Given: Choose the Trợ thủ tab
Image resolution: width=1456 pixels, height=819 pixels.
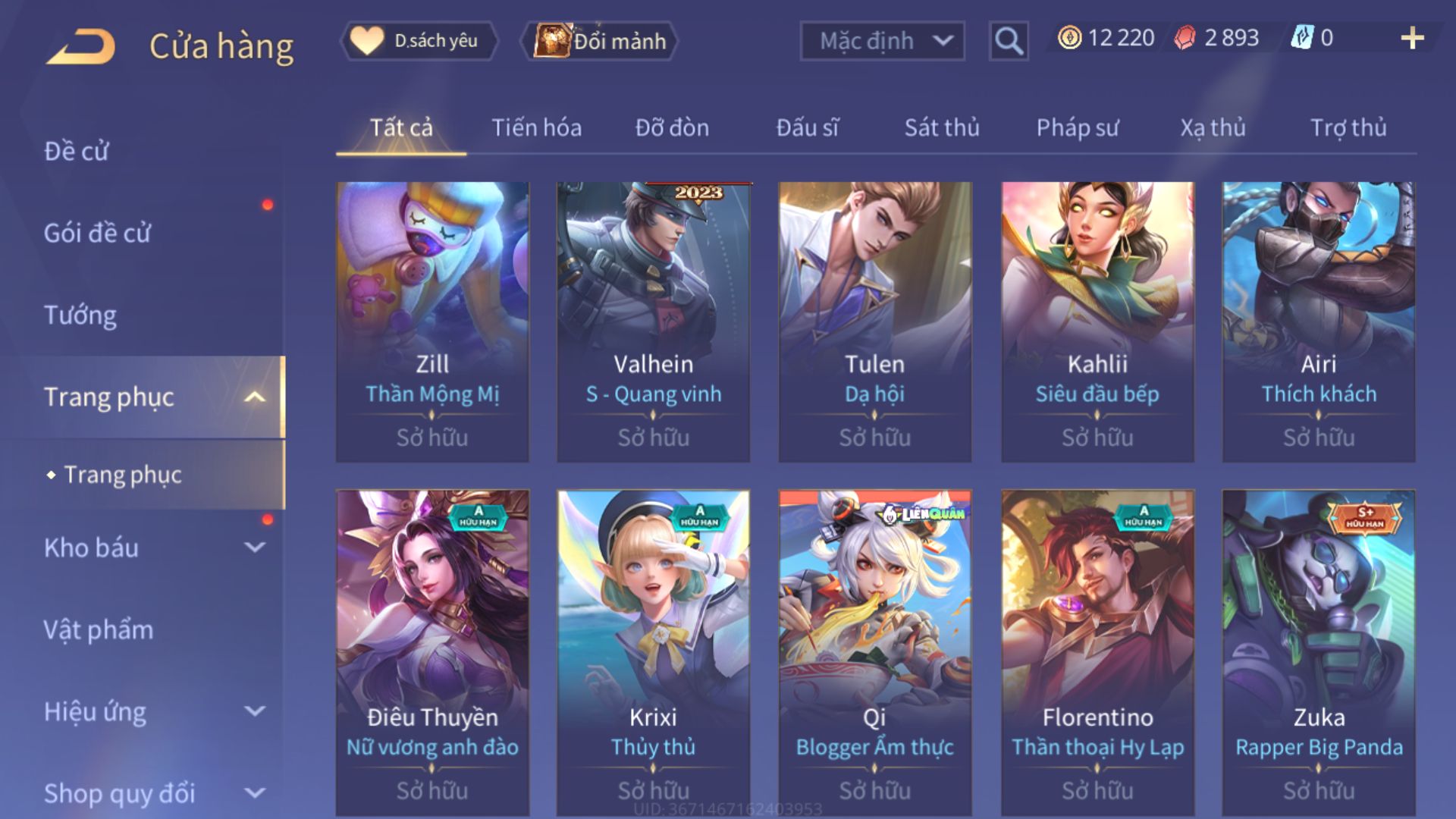Looking at the screenshot, I should coord(1348,127).
